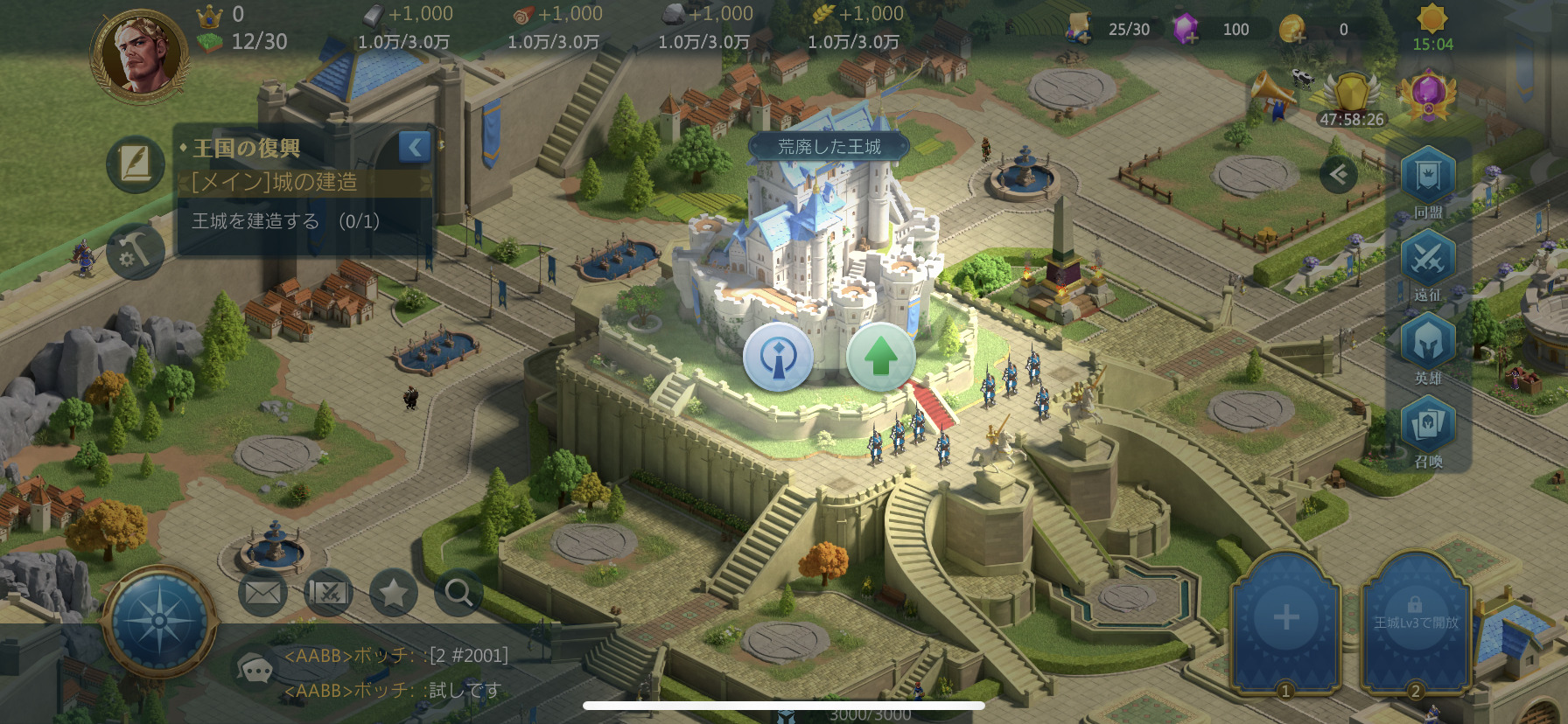The height and width of the screenshot is (724, 1568).
Task: Collapse the 王国の復興 quest panel
Action: [415, 147]
